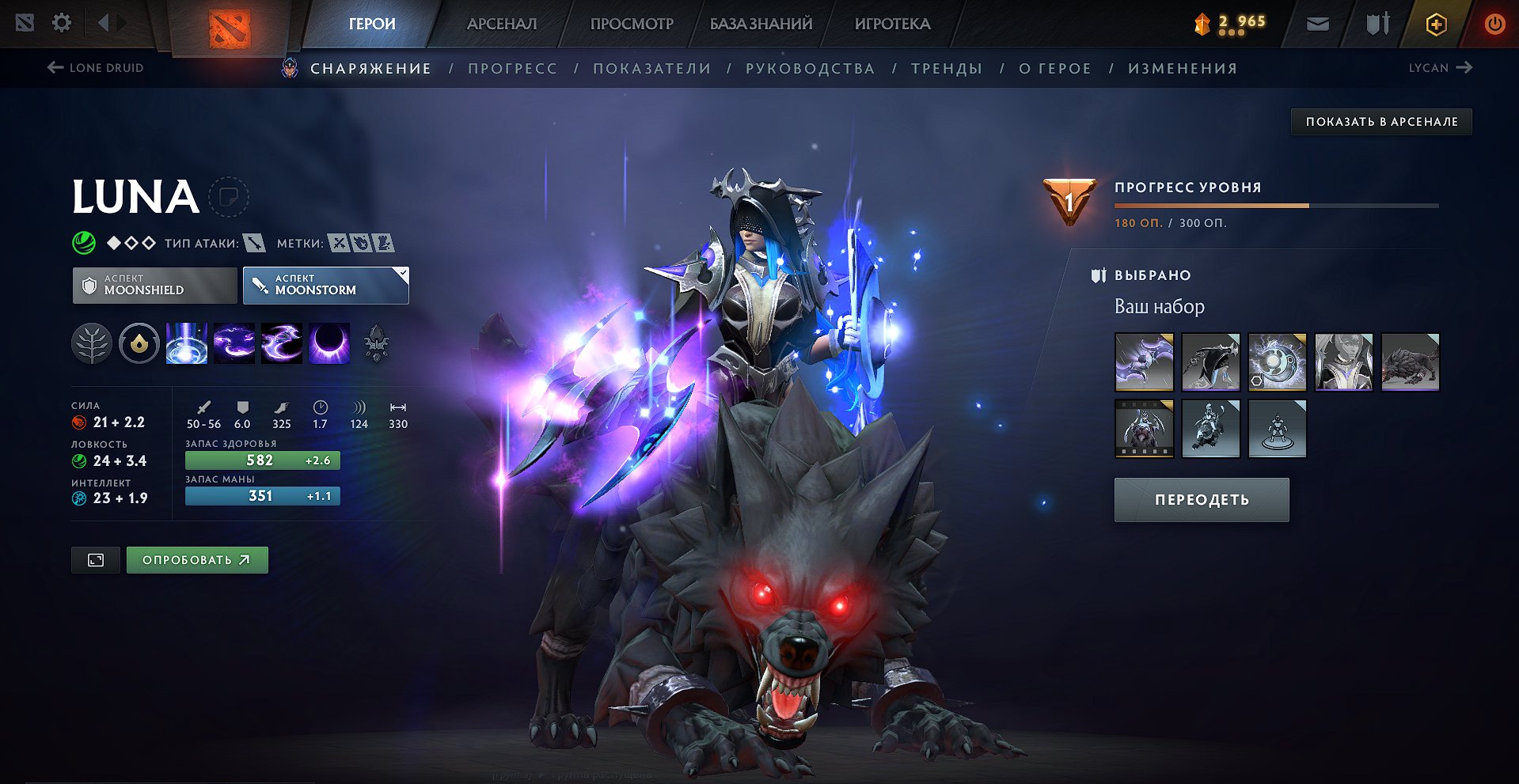Click the green Опробовать button
Image resolution: width=1519 pixels, height=784 pixels.
197,560
